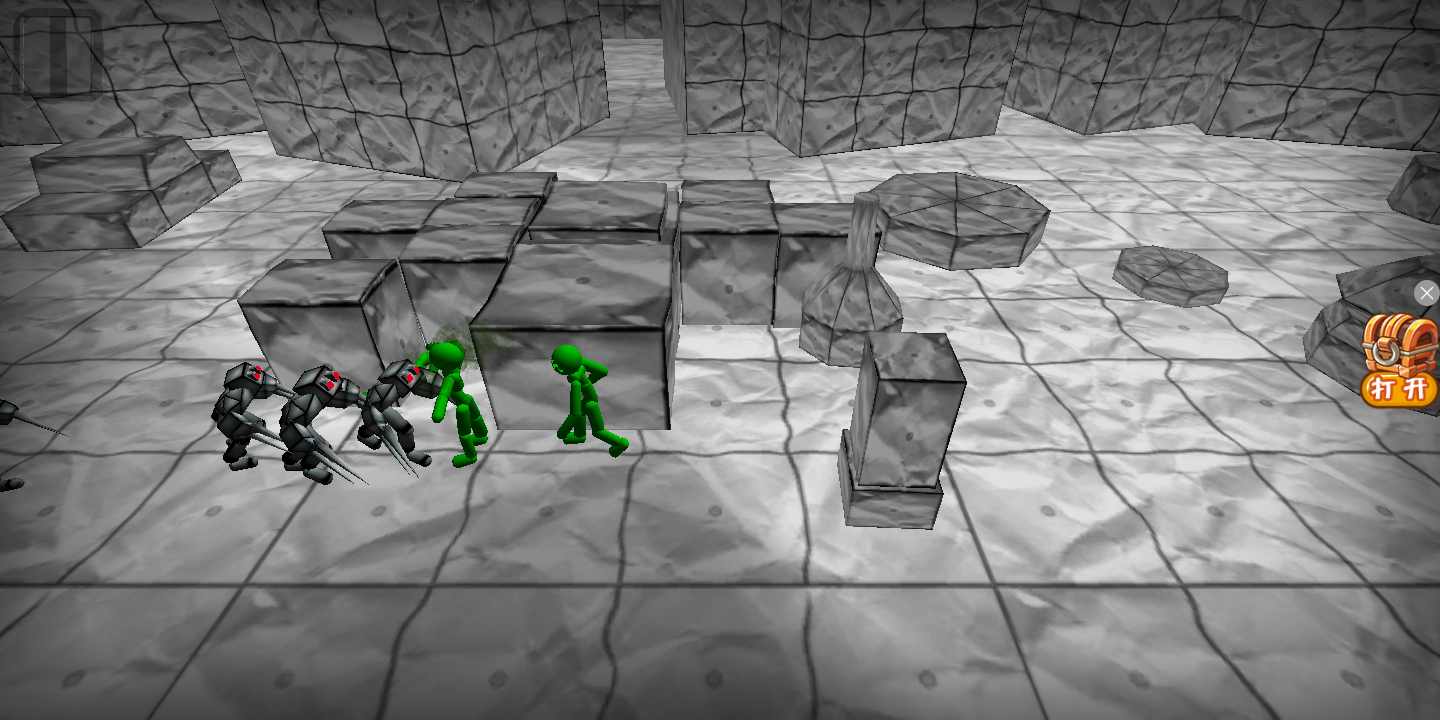Close the treasure chest popup

pos(1426,293)
